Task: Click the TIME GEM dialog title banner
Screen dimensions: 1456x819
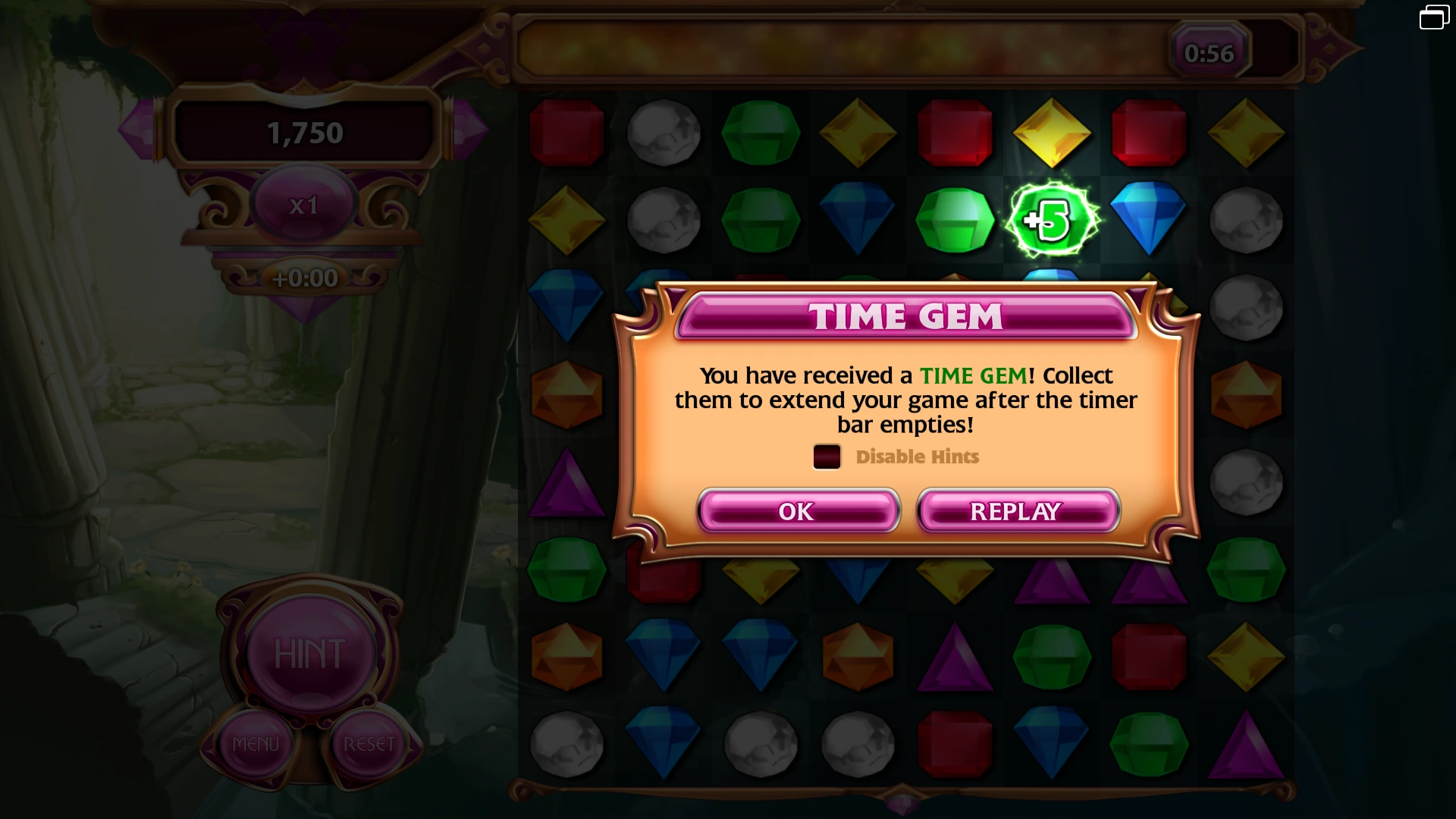Action: pyautogui.click(x=907, y=316)
